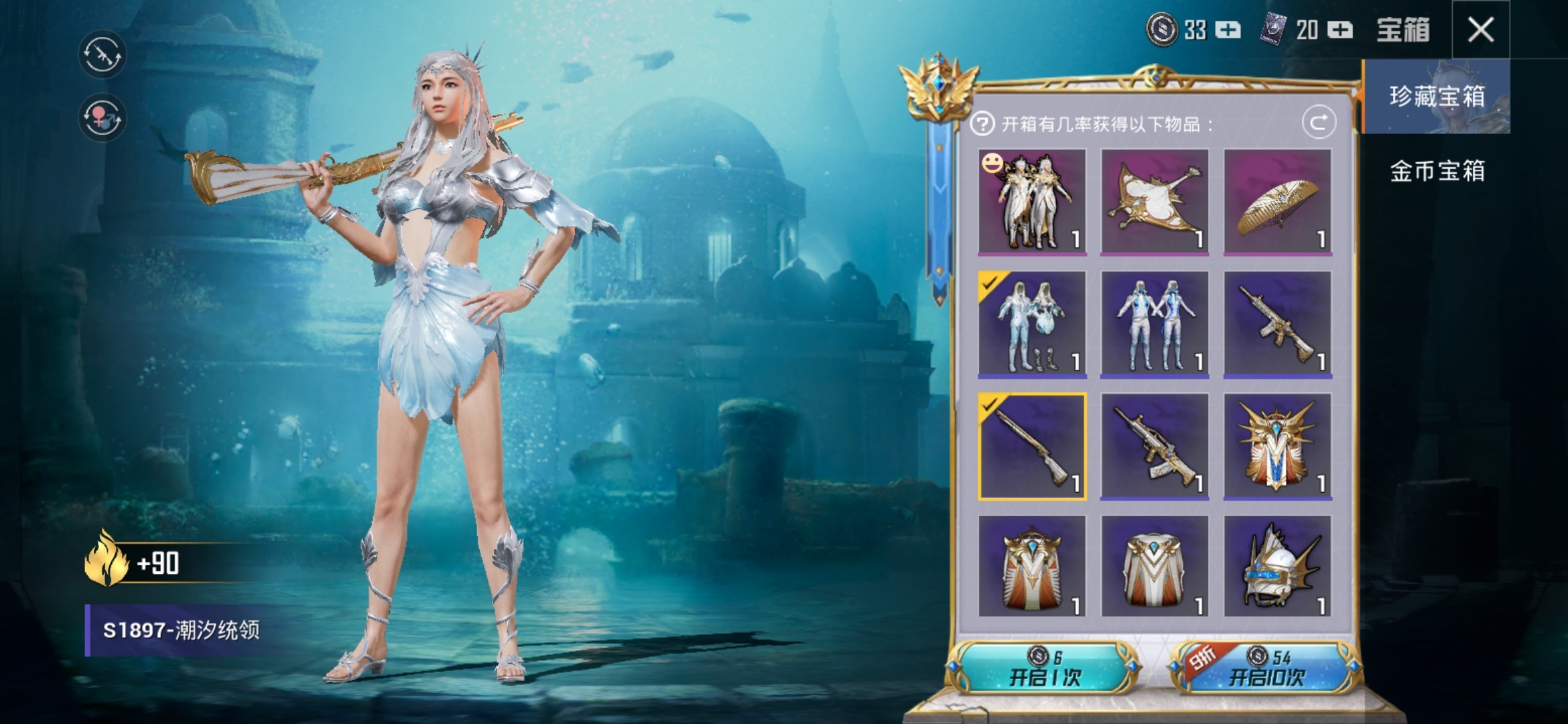Show drop rate help question mark
Screen dimensions: 1568x724
(x=982, y=124)
